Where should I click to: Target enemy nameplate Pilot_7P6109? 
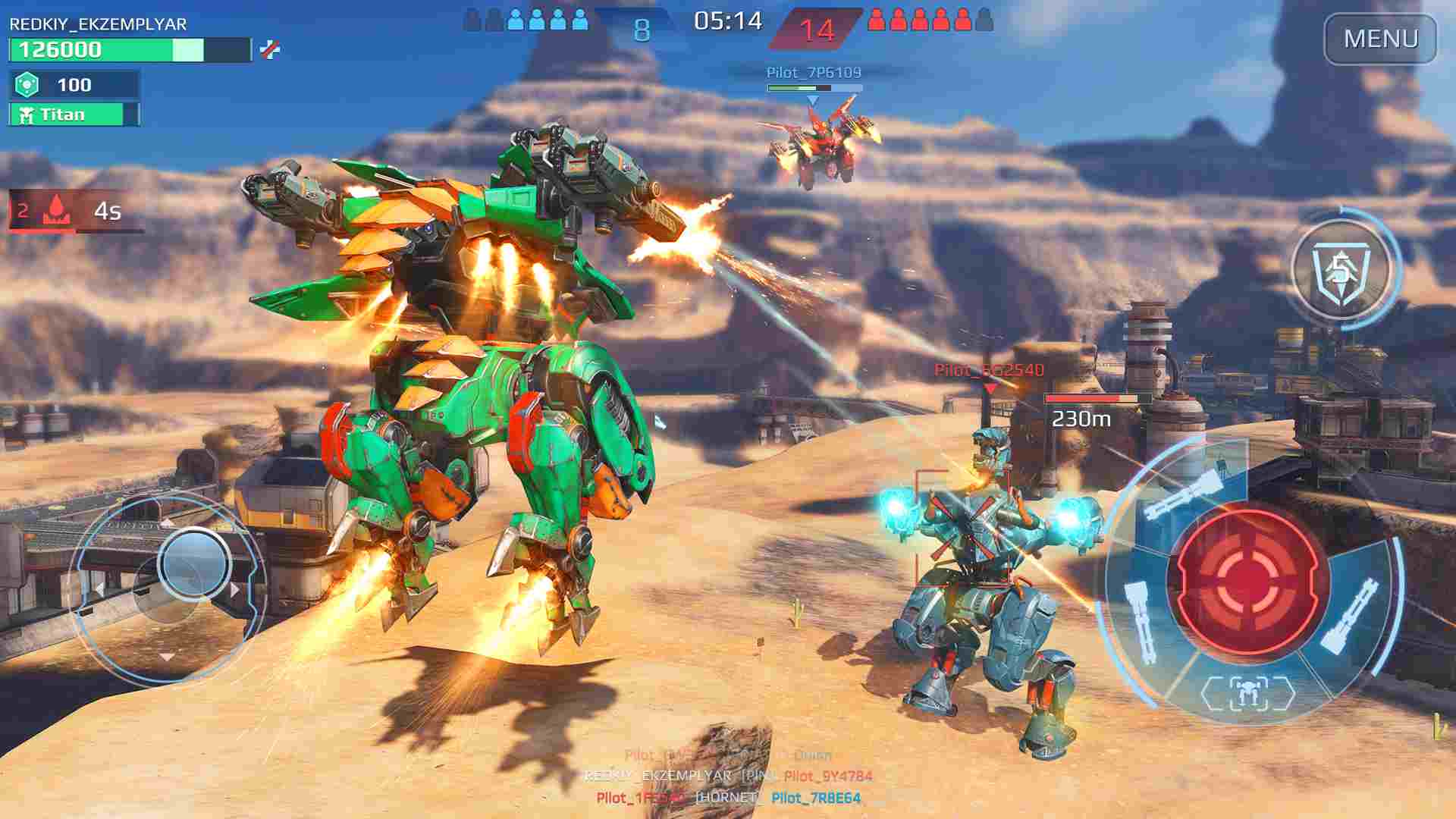coord(814,74)
